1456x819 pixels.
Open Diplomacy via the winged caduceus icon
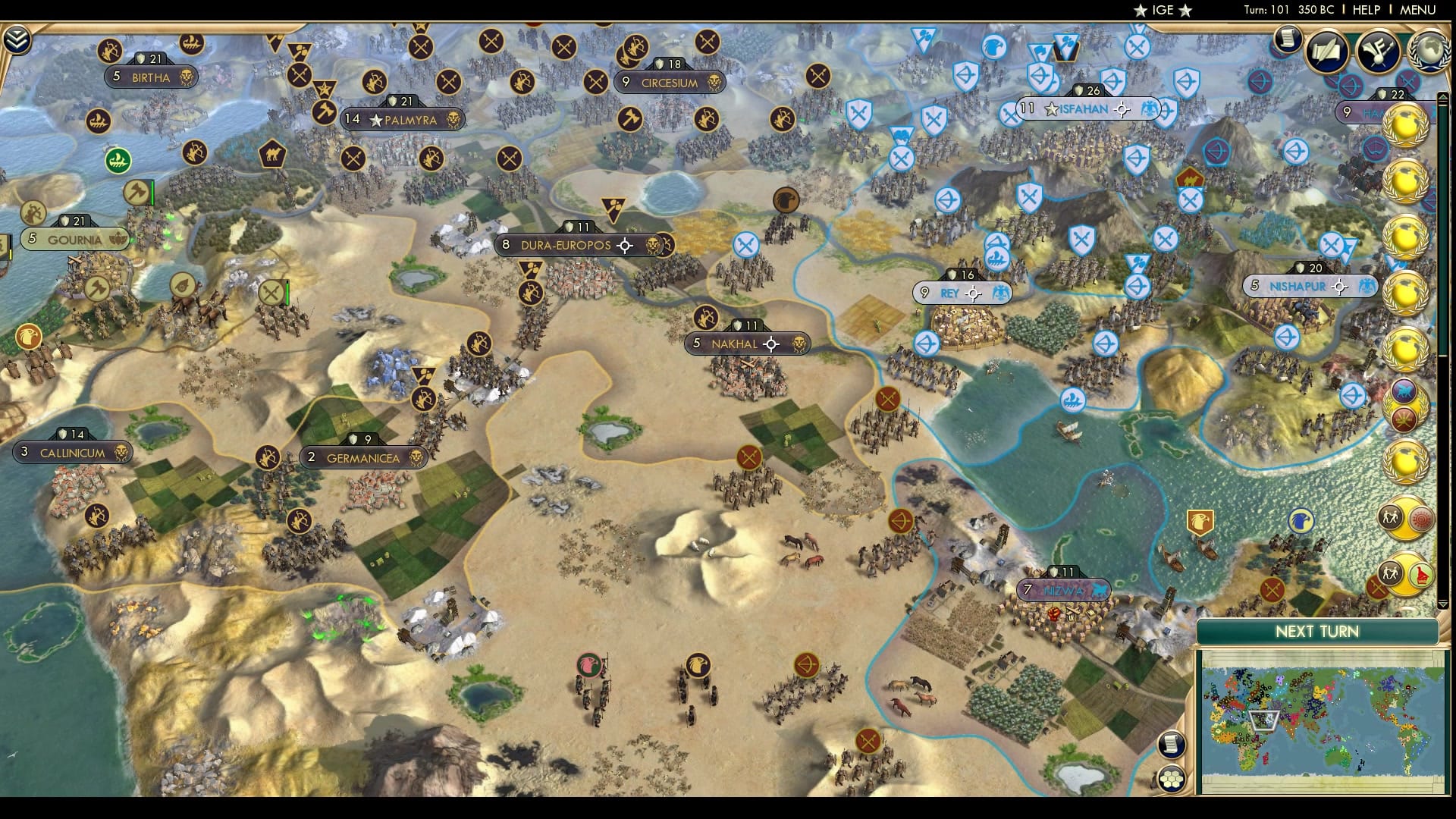[x=1378, y=50]
